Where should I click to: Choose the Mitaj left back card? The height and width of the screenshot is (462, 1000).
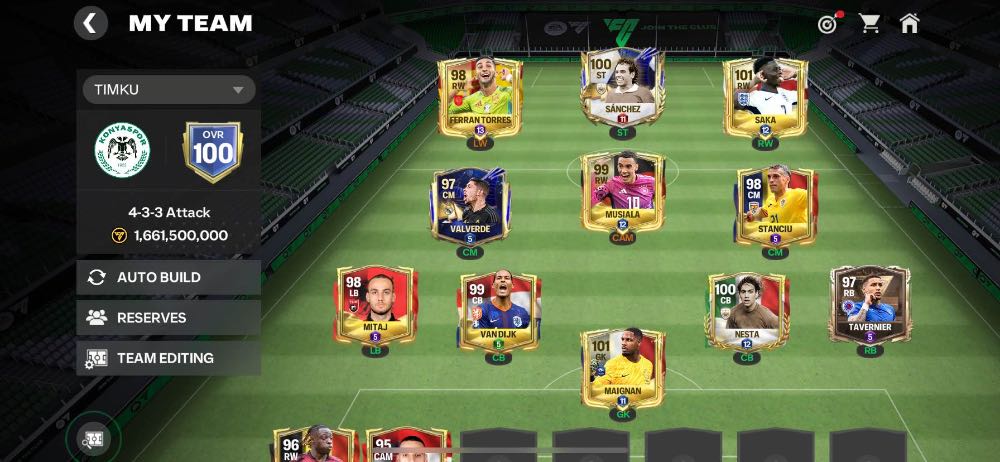375,307
